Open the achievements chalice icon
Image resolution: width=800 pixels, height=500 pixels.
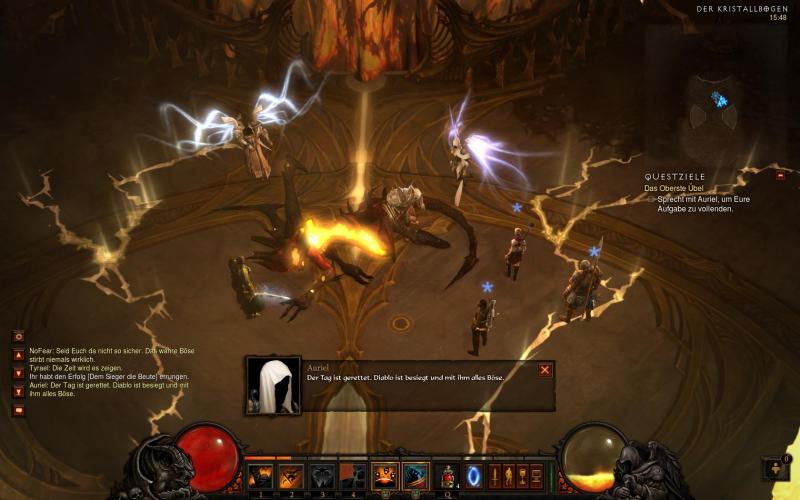[x=522, y=476]
